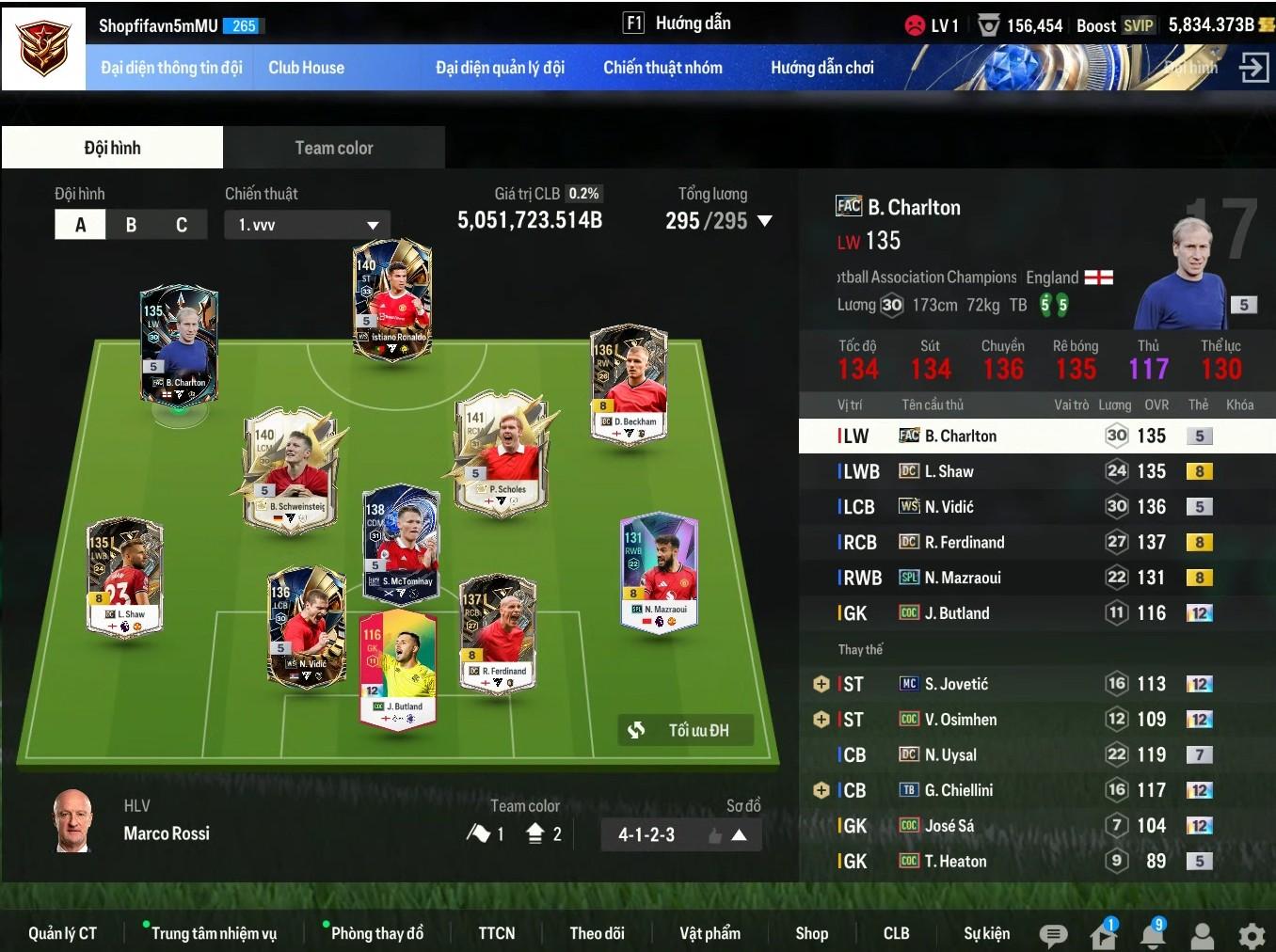Screen dimensions: 1276x952
Task: Open the 4-1-2-3 formation selector
Action: (680, 834)
